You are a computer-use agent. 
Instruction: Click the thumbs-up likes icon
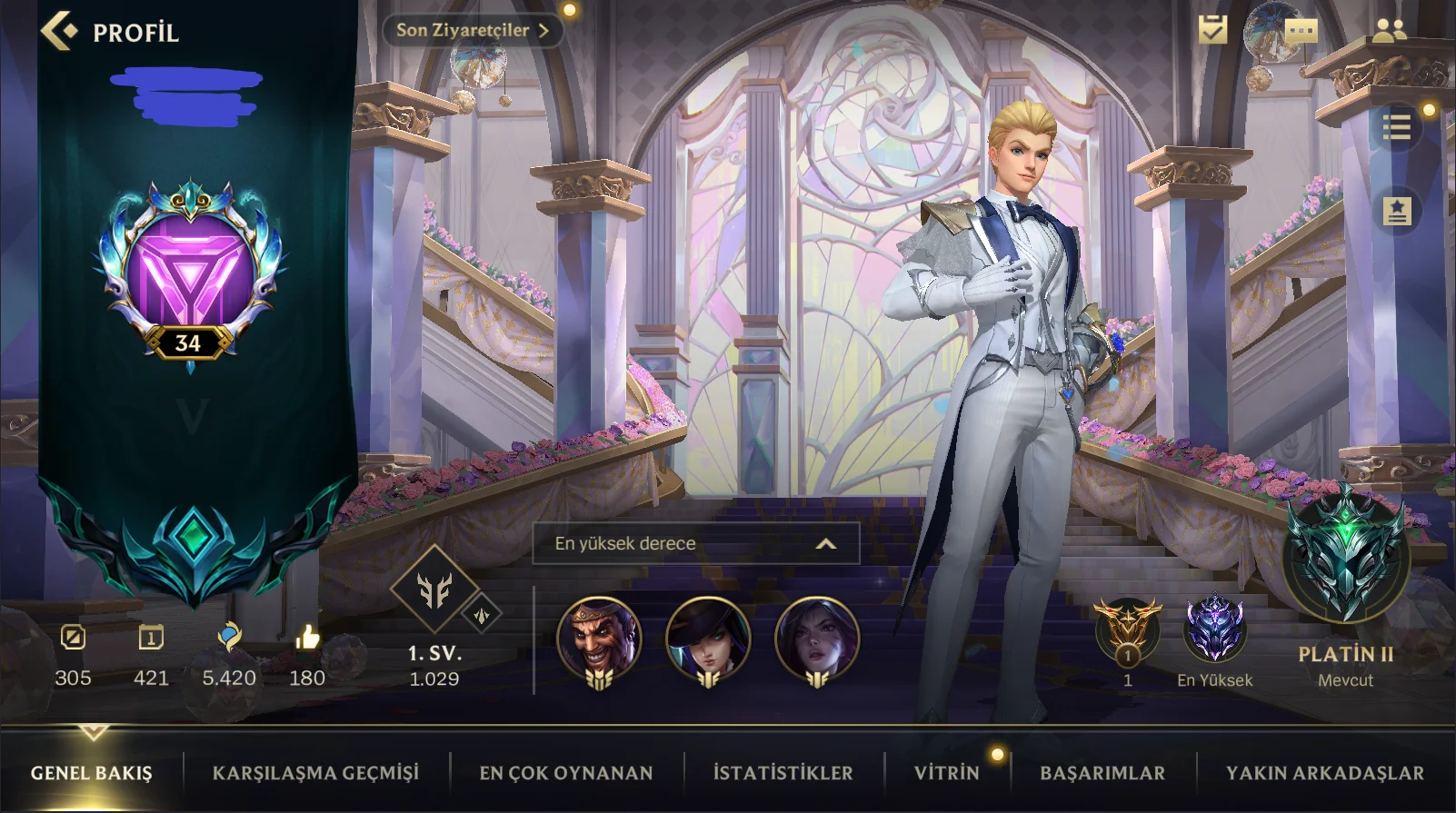pyautogui.click(x=307, y=638)
